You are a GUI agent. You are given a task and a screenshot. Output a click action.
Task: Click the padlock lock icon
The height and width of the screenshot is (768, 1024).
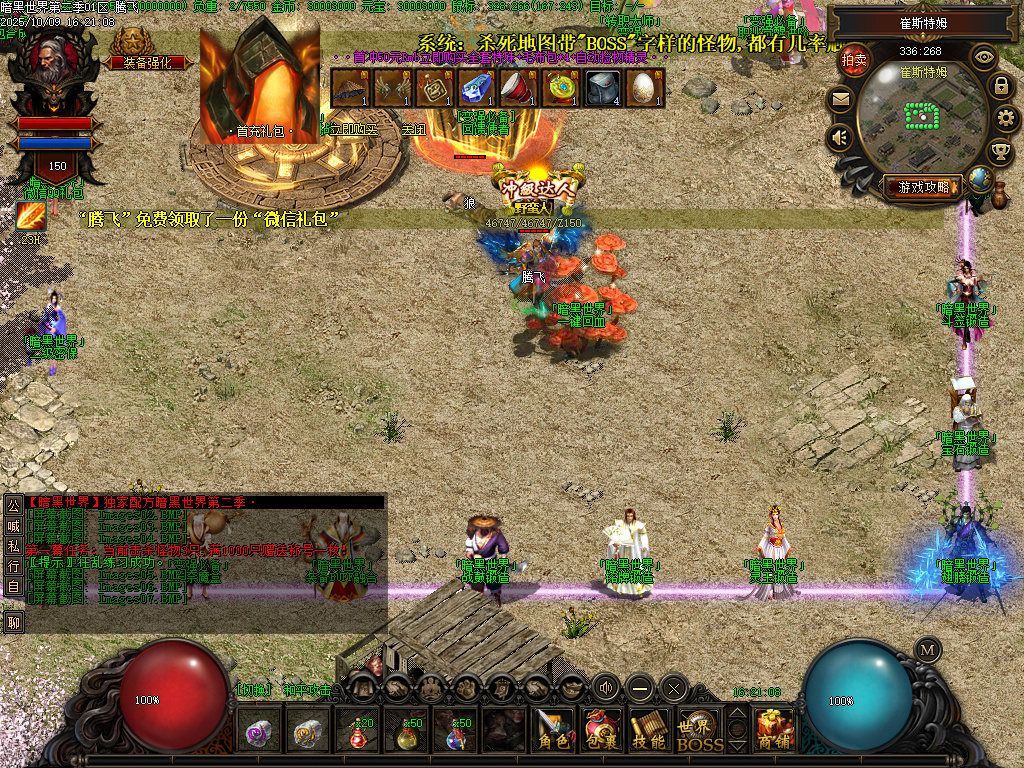tap(1000, 86)
